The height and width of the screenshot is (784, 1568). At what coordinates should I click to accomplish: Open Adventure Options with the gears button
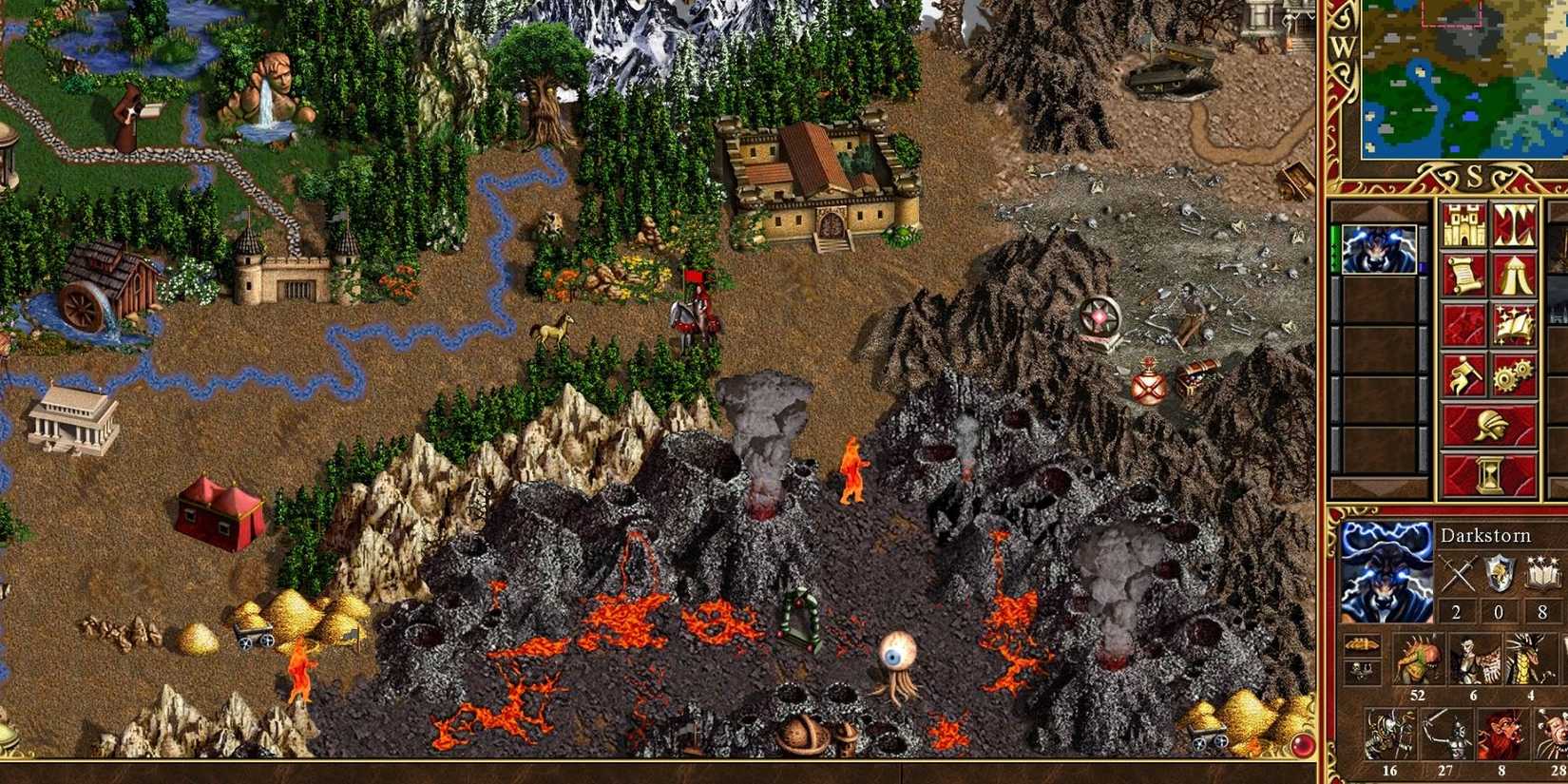pos(1512,374)
